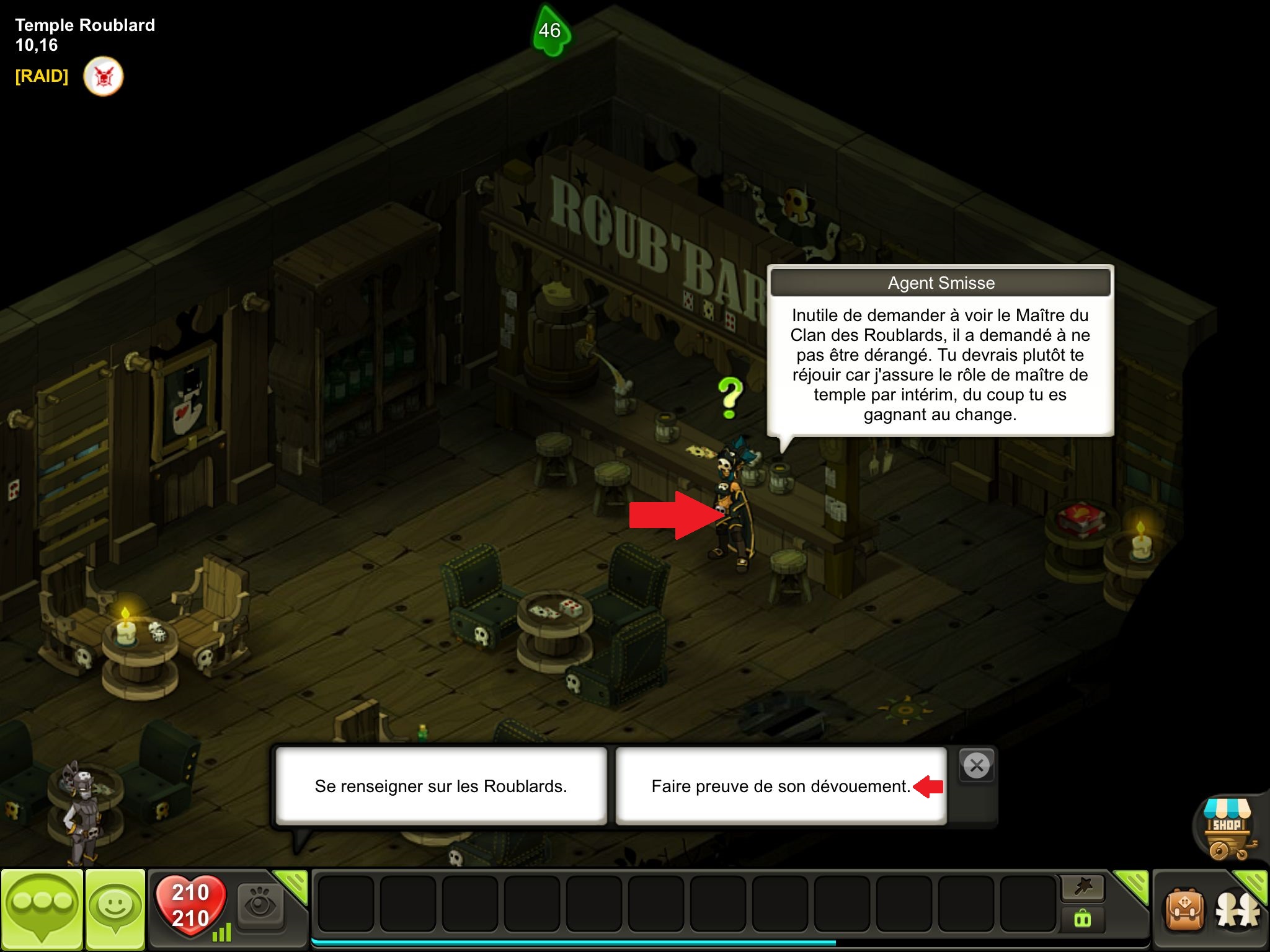Click the red skull RAID emblem
The image size is (1270, 952).
[x=104, y=76]
